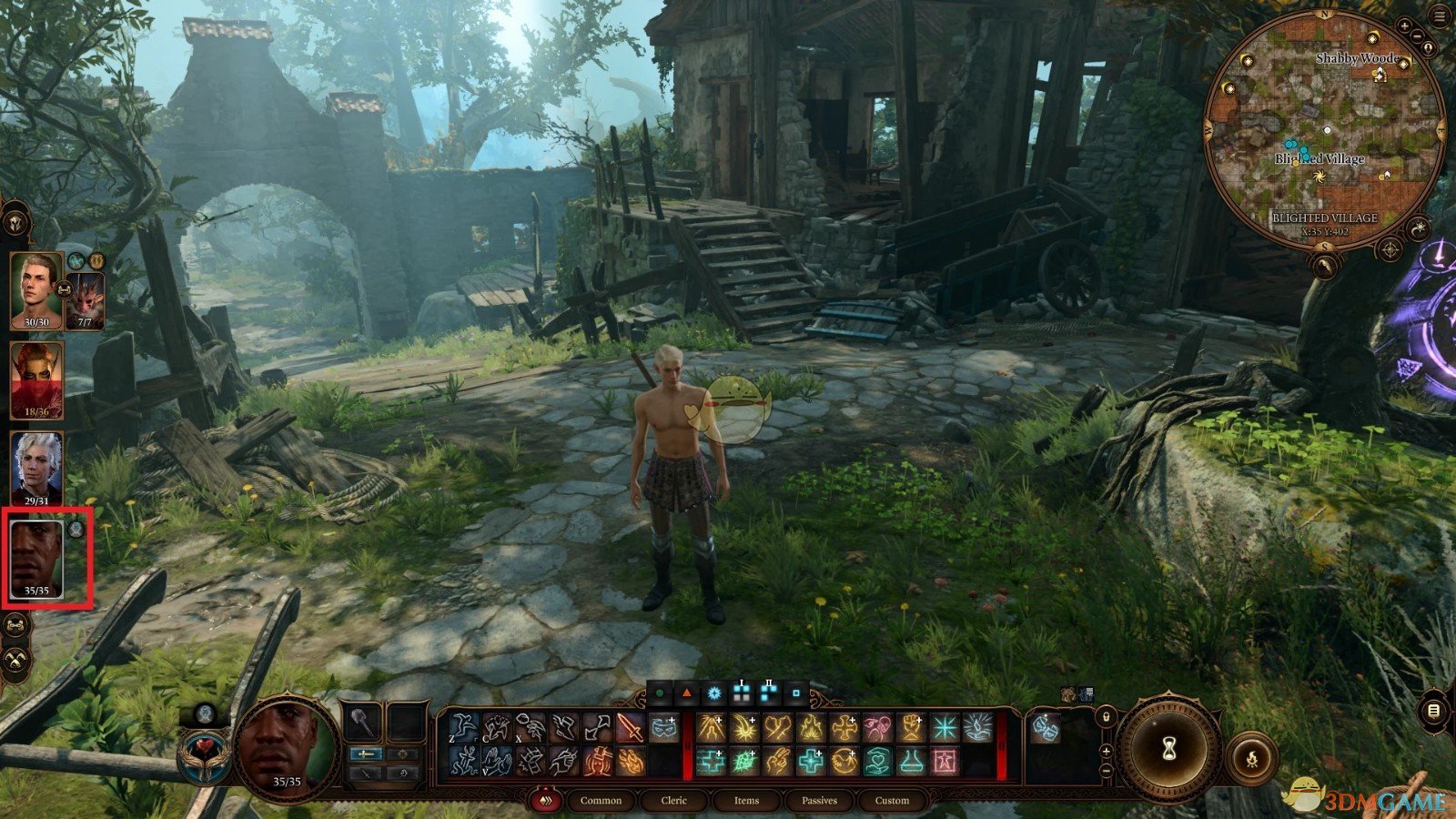This screenshot has height=819, width=1456.
Task: Toggle the hotbar lock icon
Action: point(1106,718)
